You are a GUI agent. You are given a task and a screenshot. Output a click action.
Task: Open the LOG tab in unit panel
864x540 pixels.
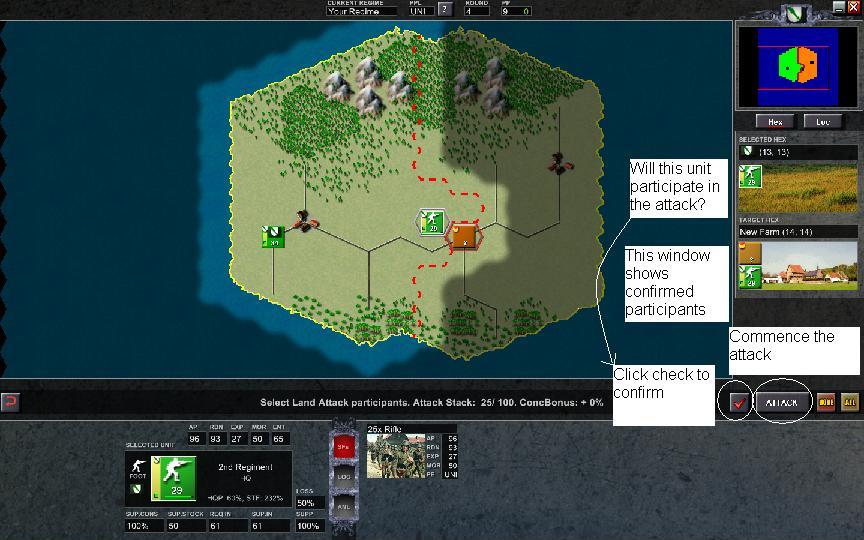342,477
